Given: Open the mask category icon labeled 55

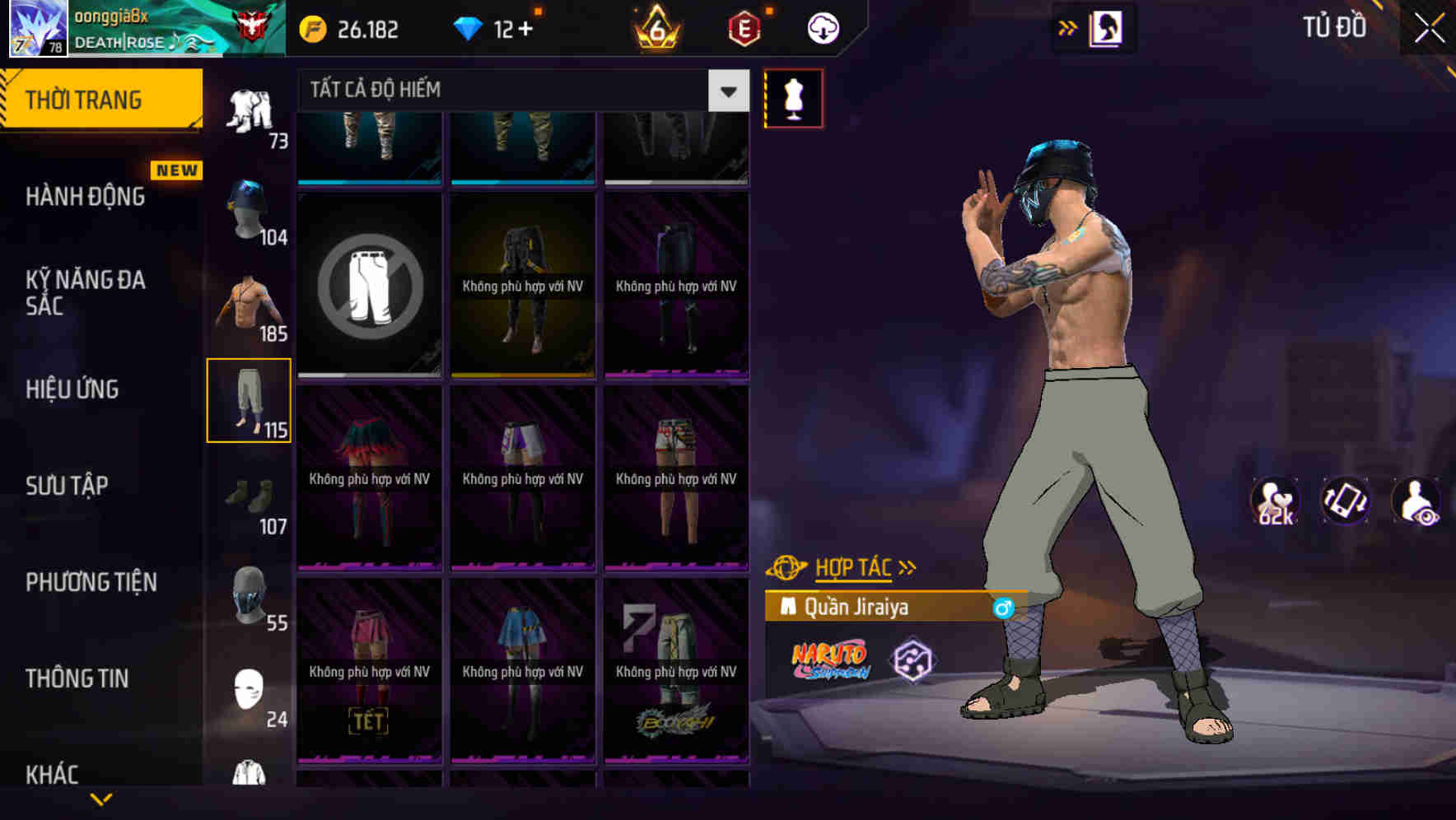Looking at the screenshot, I should click(250, 599).
